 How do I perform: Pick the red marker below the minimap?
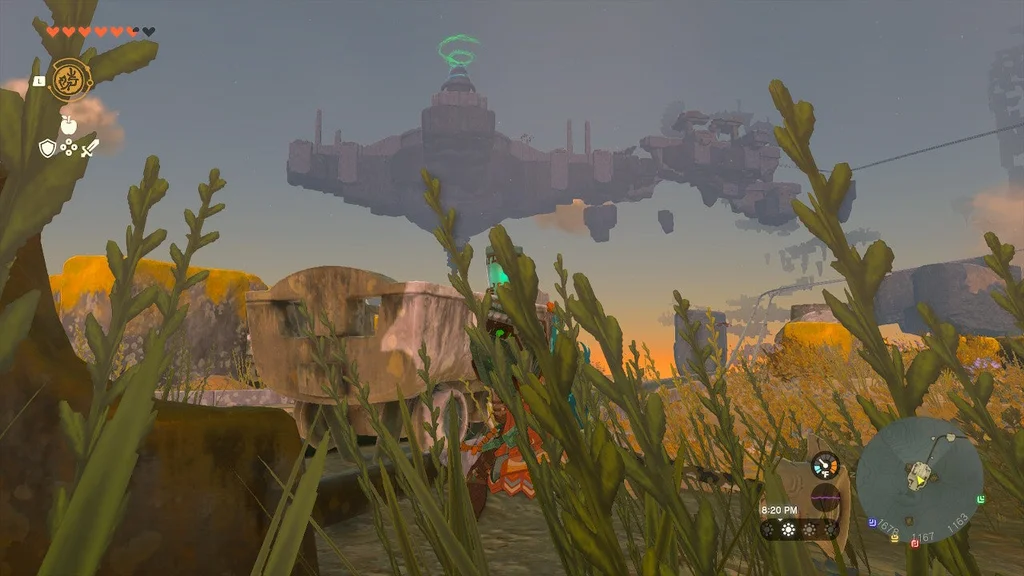click(x=915, y=543)
